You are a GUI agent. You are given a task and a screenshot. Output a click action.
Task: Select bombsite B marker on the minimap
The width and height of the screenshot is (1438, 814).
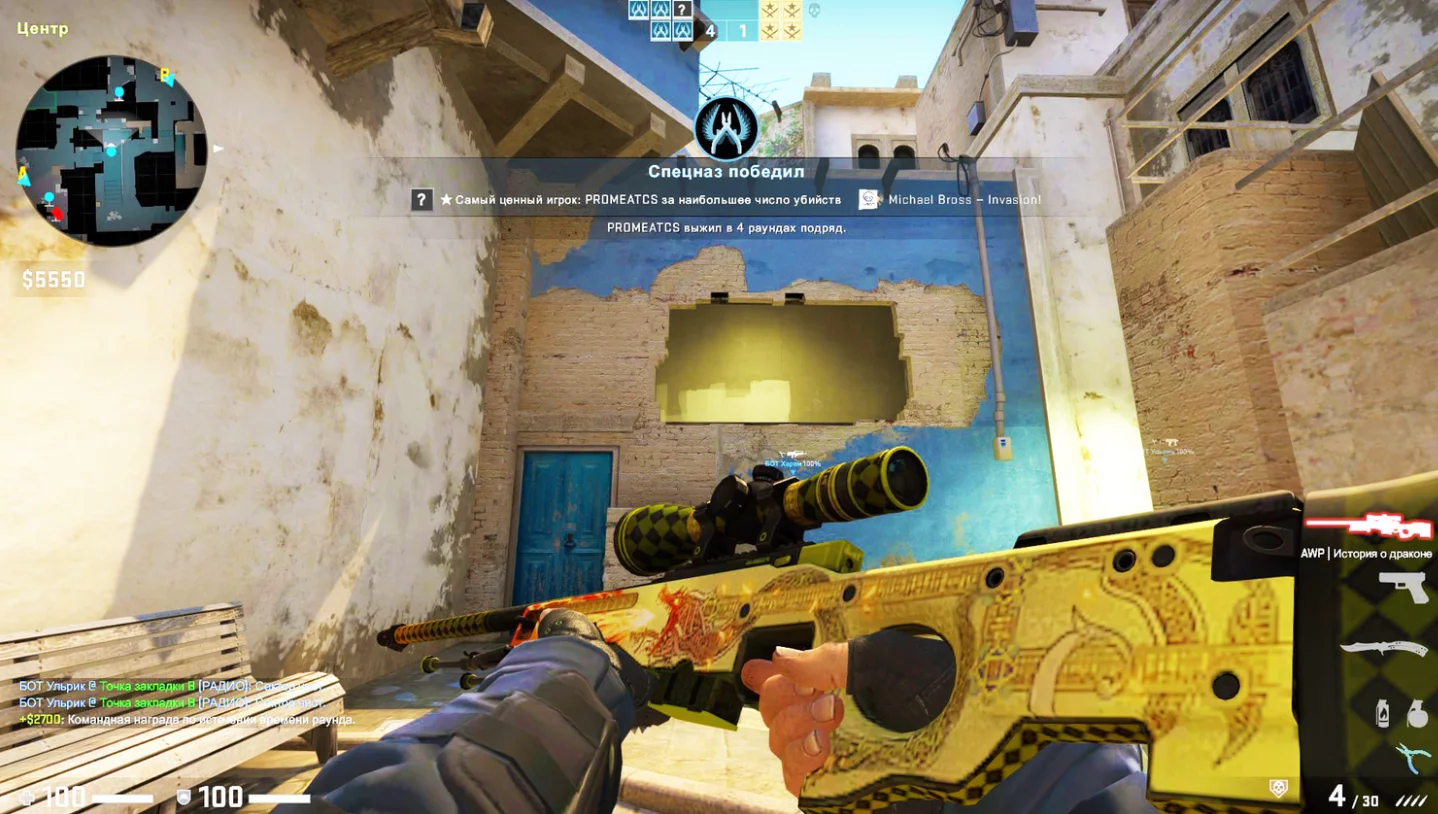tap(166, 74)
